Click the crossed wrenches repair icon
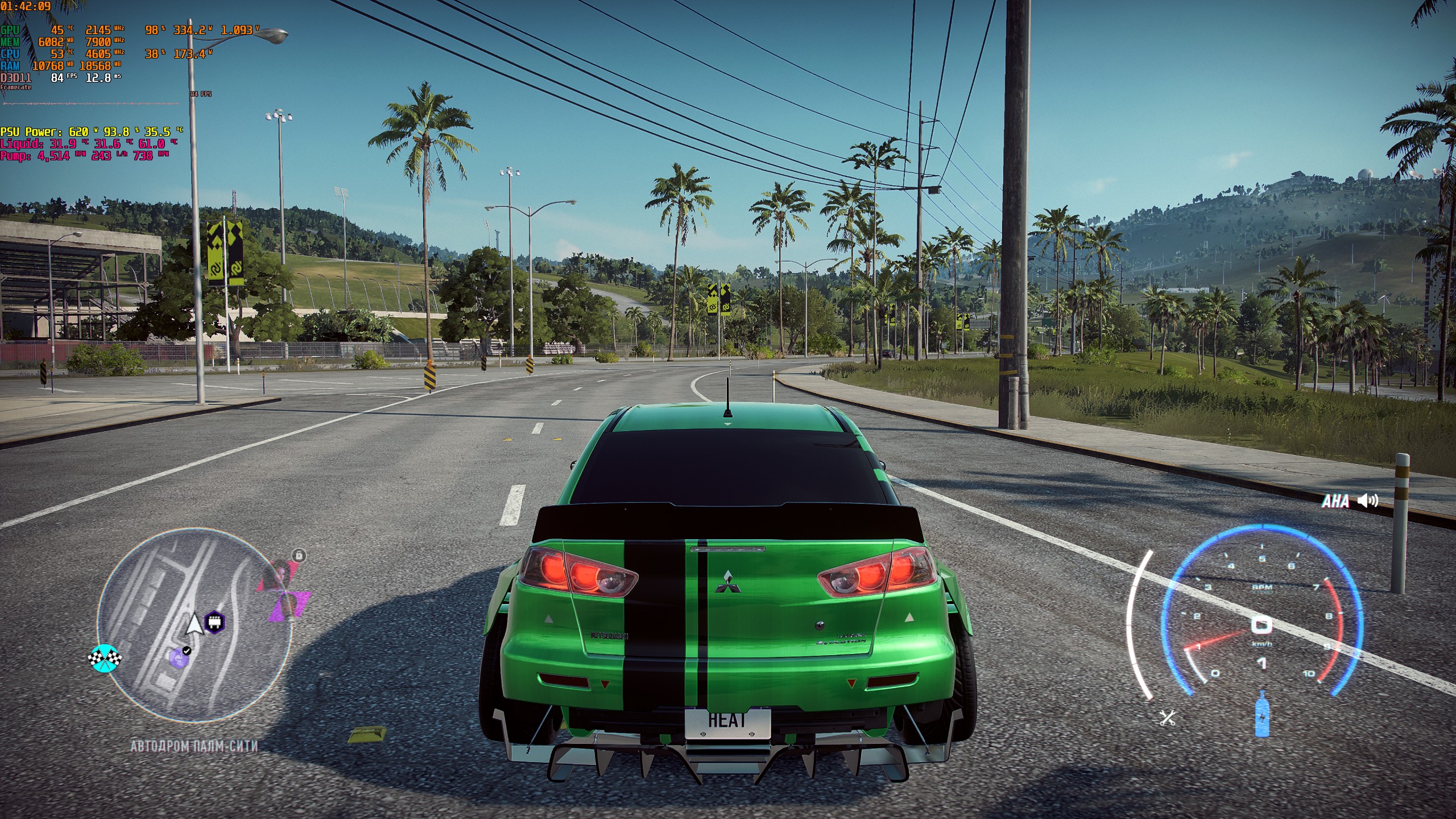The image size is (1456, 819). (x=1167, y=718)
